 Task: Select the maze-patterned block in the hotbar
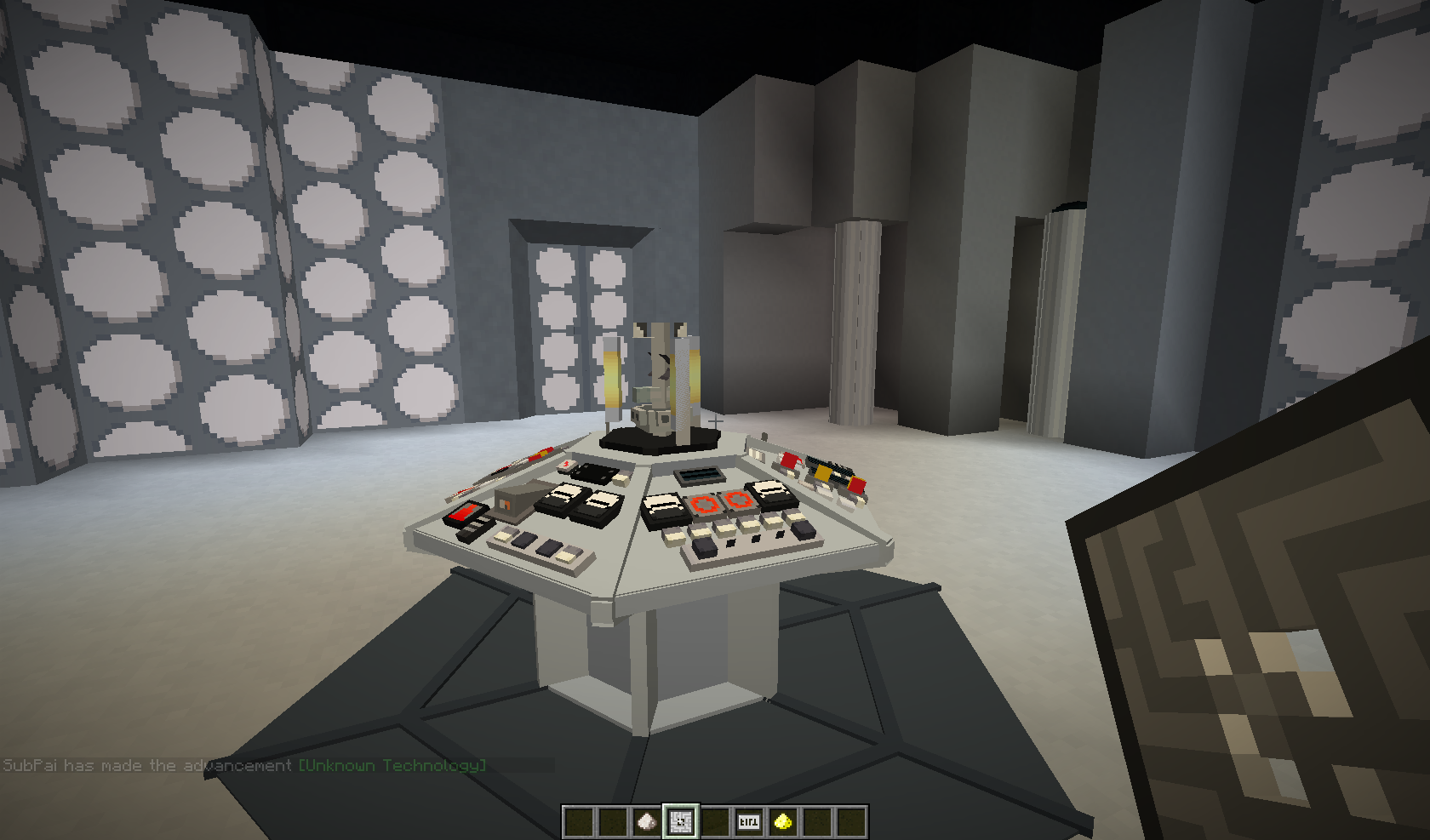point(679,820)
